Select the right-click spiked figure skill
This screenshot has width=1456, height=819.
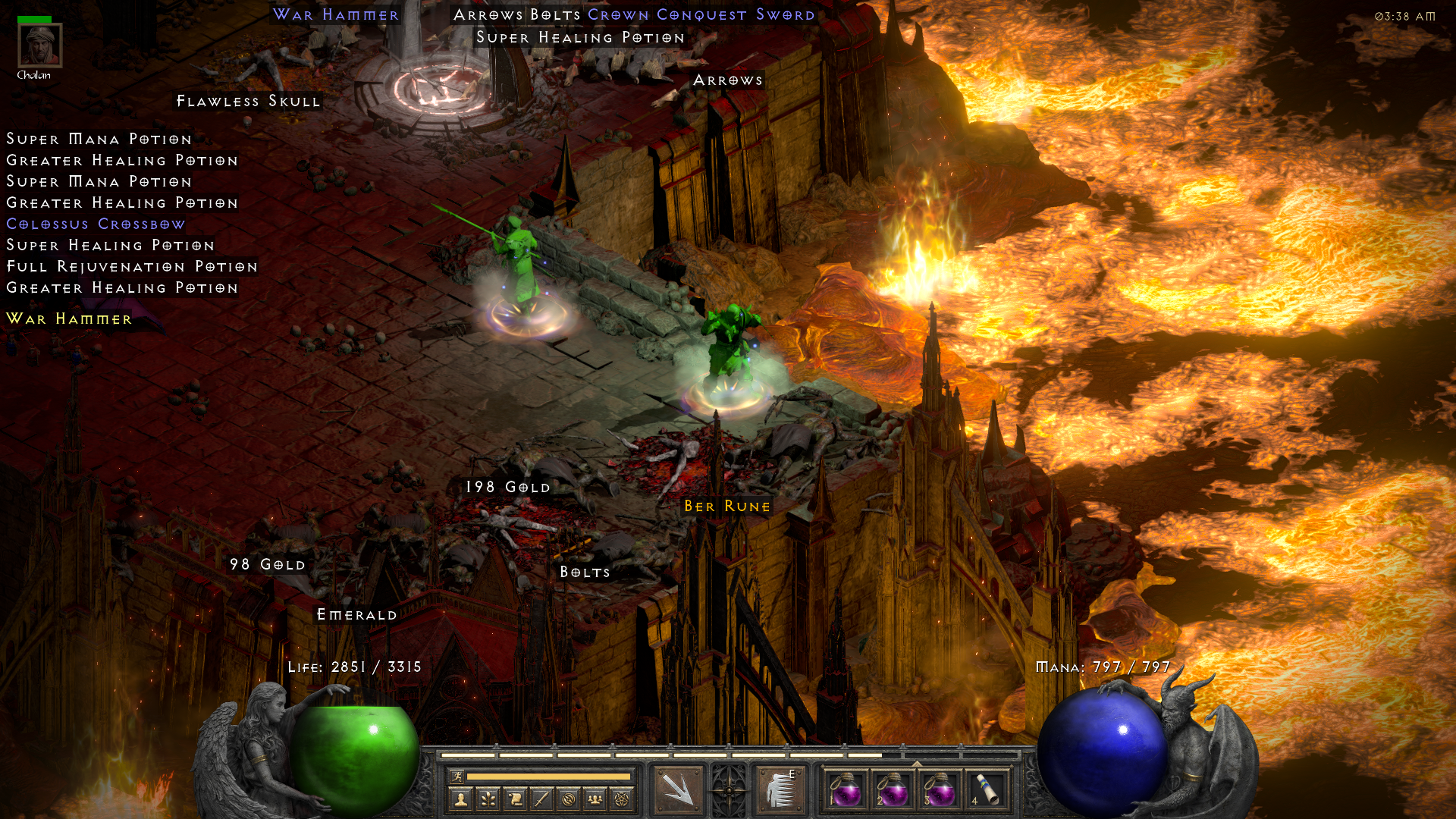pos(780,789)
